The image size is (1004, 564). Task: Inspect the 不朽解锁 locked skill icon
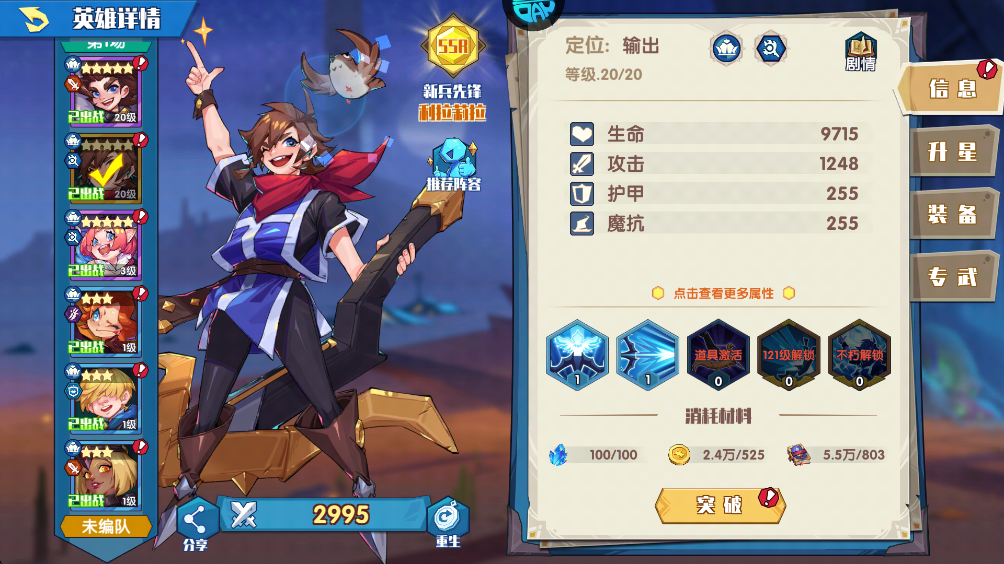point(859,355)
